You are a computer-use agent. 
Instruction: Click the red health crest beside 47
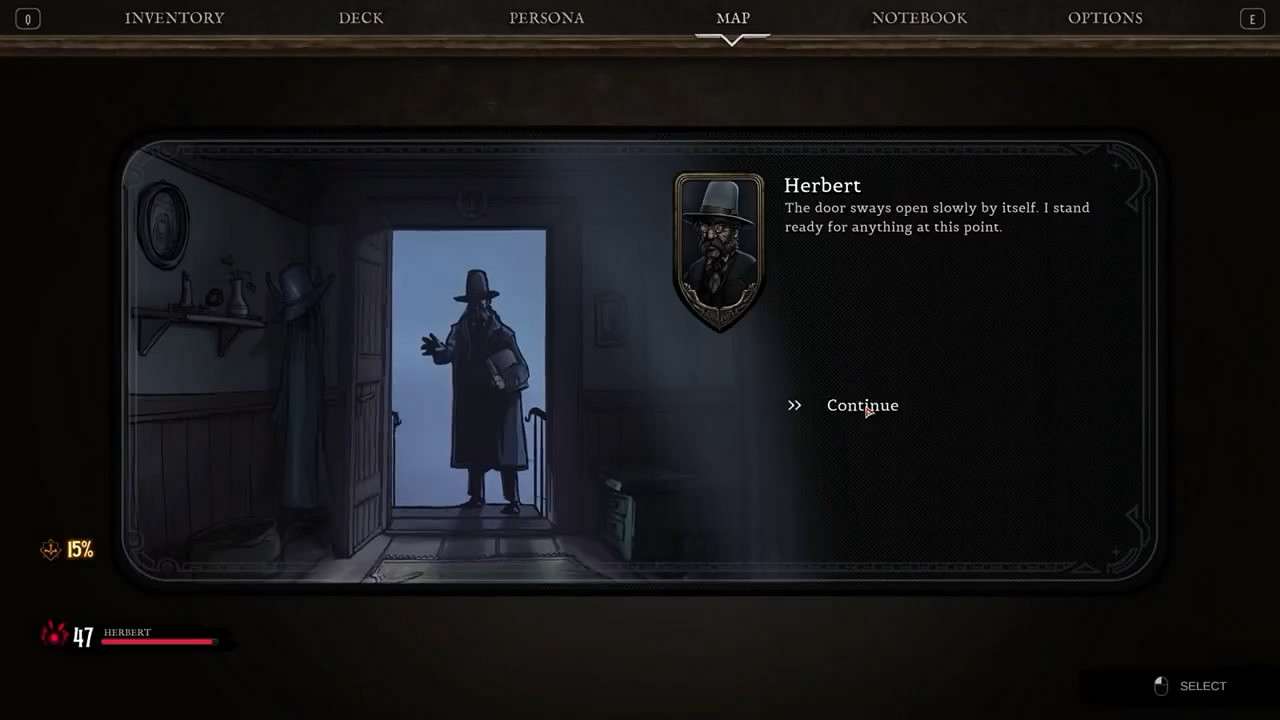click(53, 636)
